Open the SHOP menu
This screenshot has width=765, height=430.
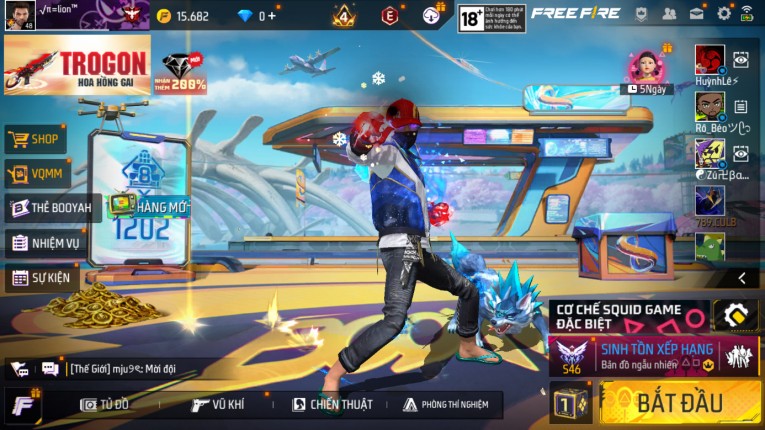click(36, 139)
